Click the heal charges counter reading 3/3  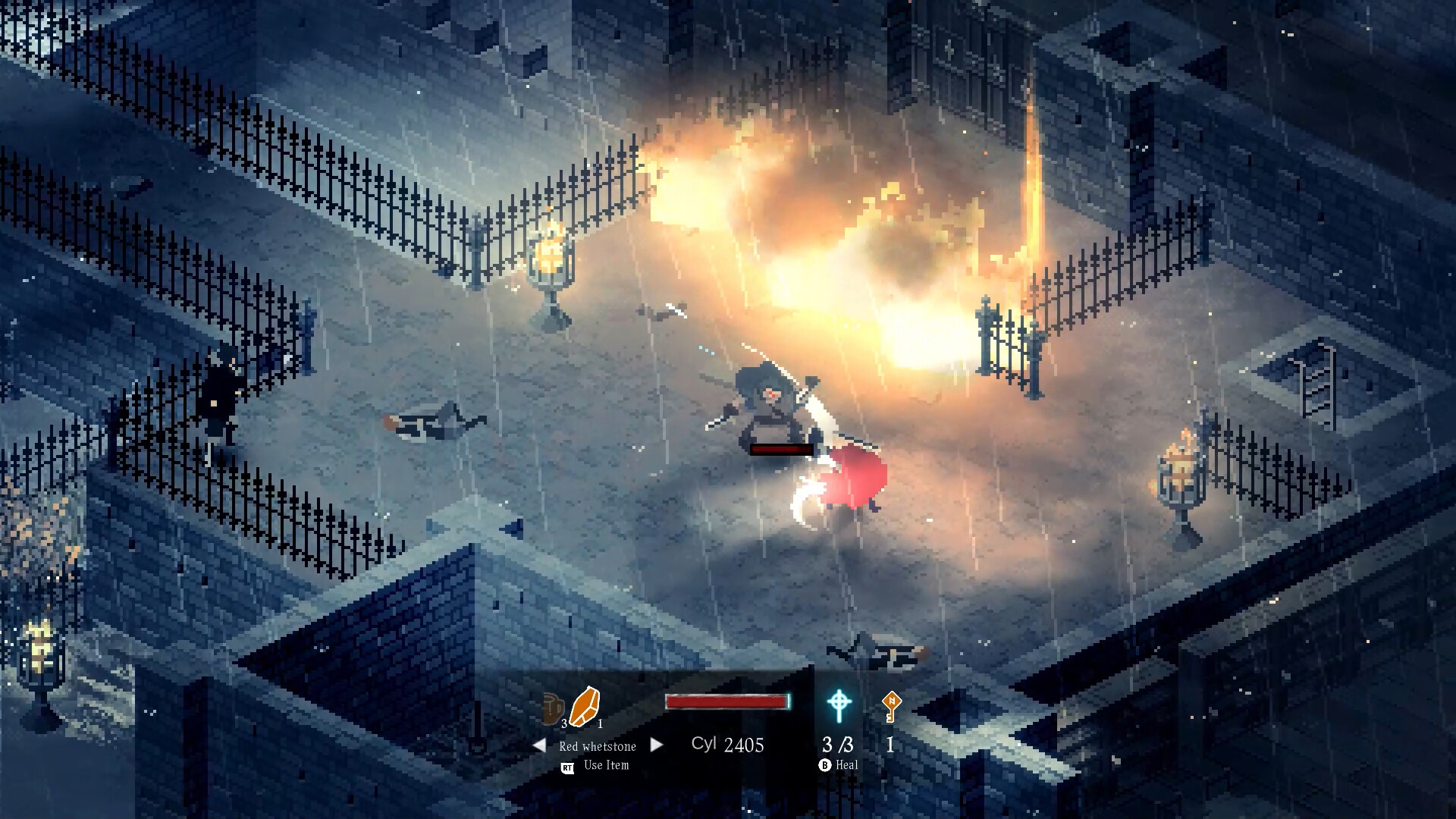838,745
